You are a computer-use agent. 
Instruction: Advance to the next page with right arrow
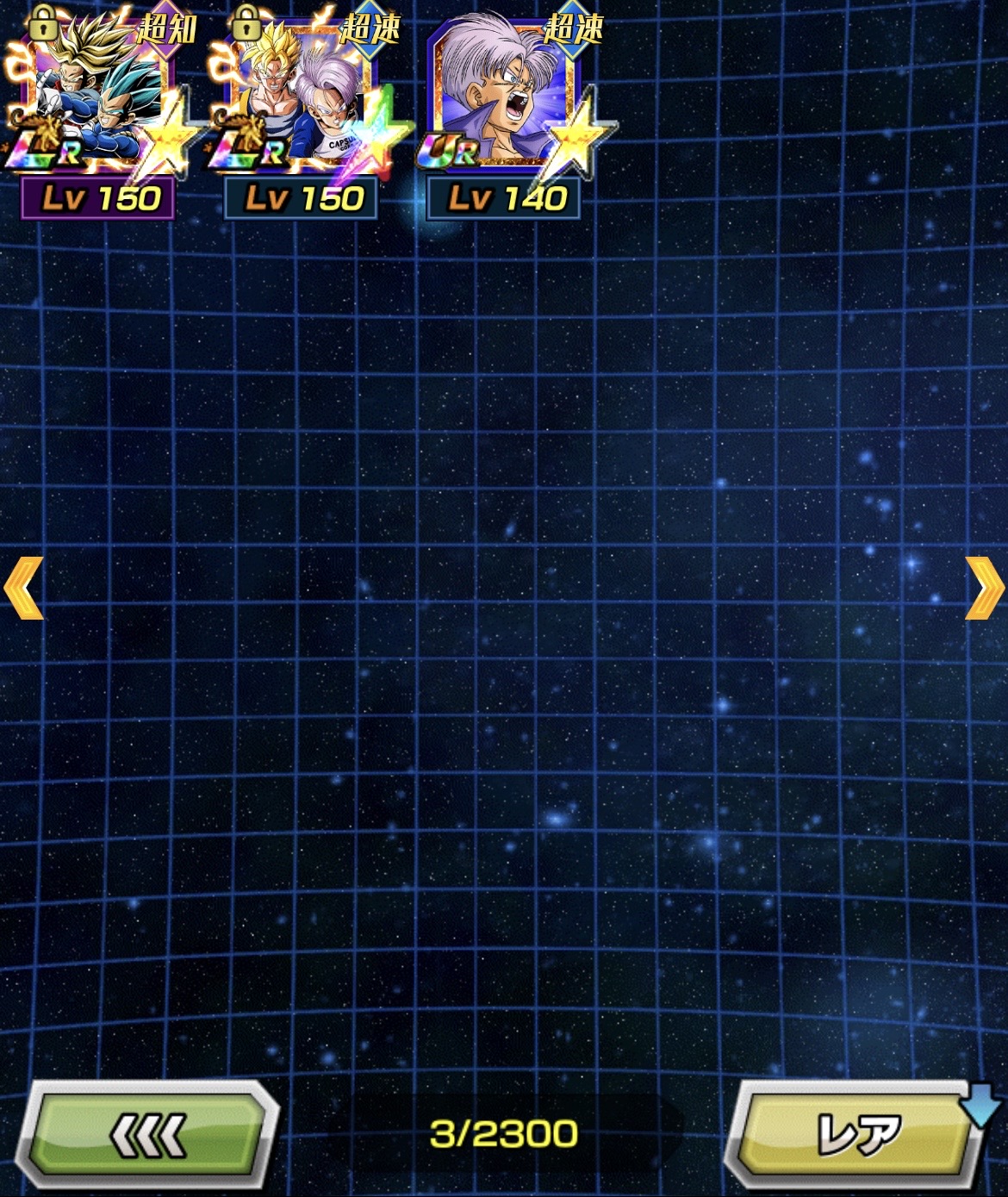984,588
